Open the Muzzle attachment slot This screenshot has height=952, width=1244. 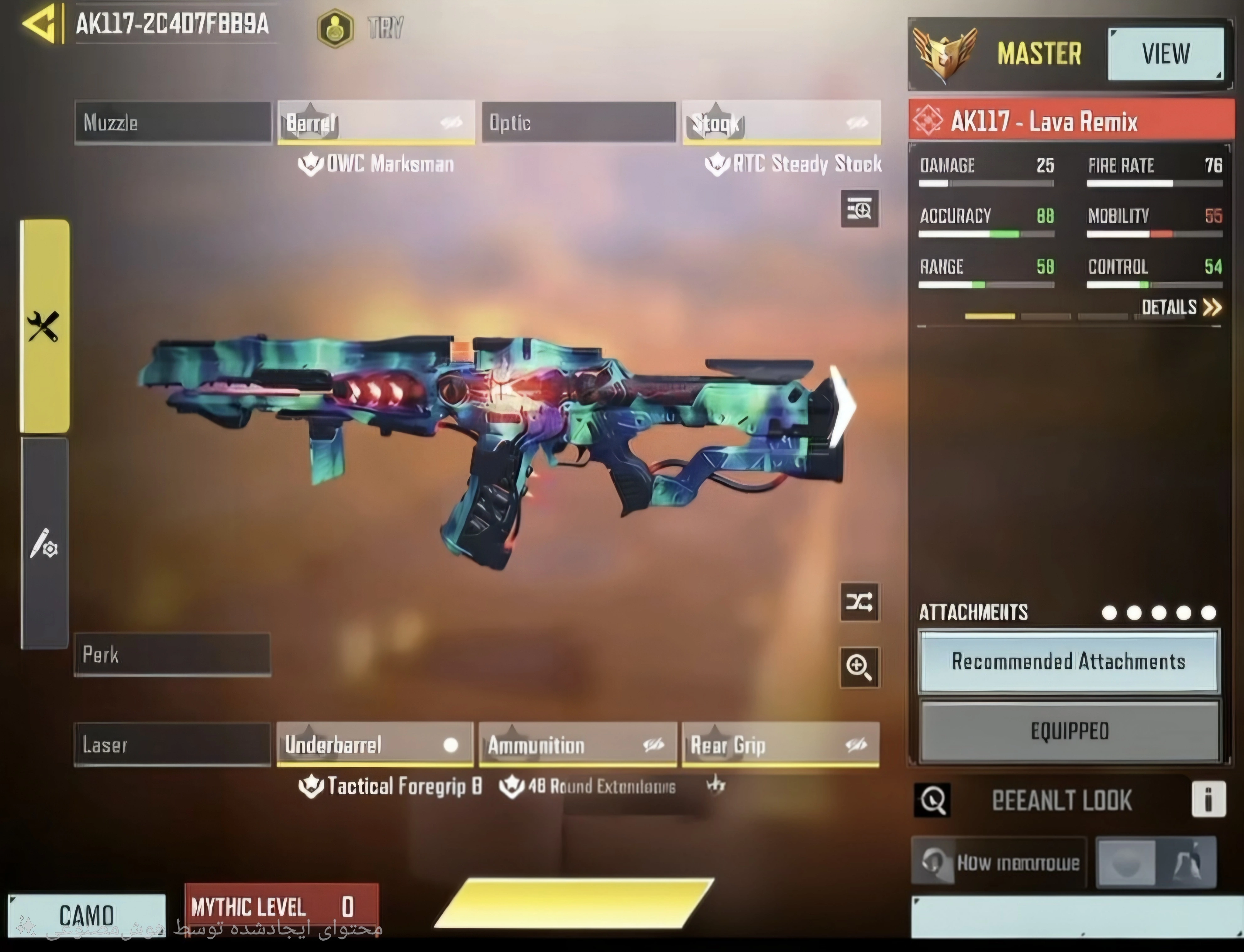(173, 122)
